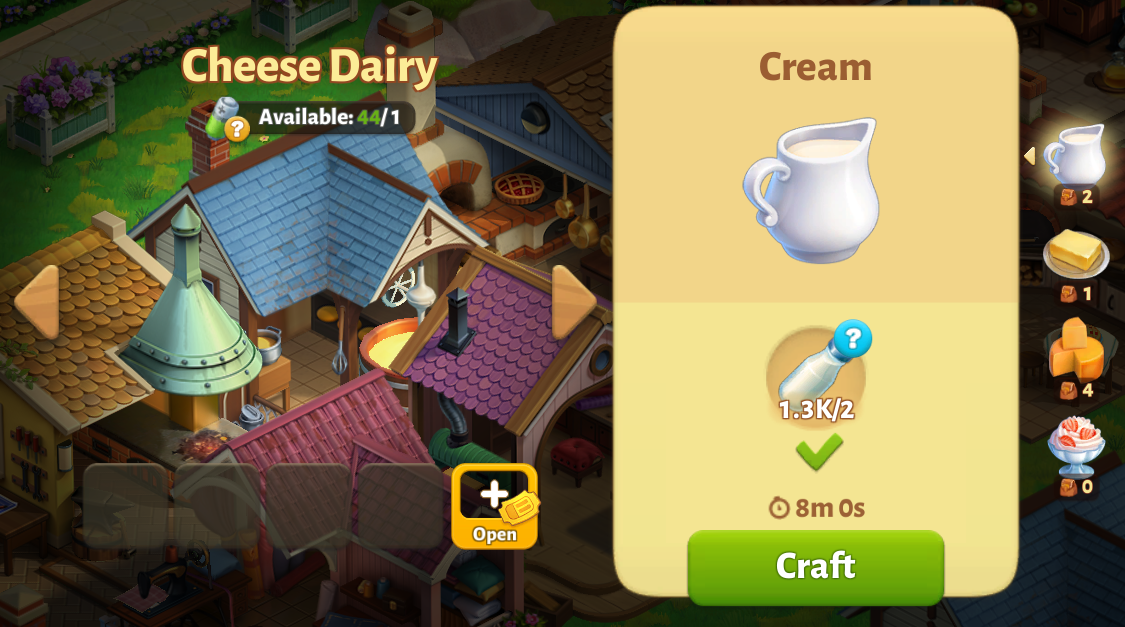The width and height of the screenshot is (1125, 627).
Task: Choose the cheese wheel recipe
Action: 1076,350
